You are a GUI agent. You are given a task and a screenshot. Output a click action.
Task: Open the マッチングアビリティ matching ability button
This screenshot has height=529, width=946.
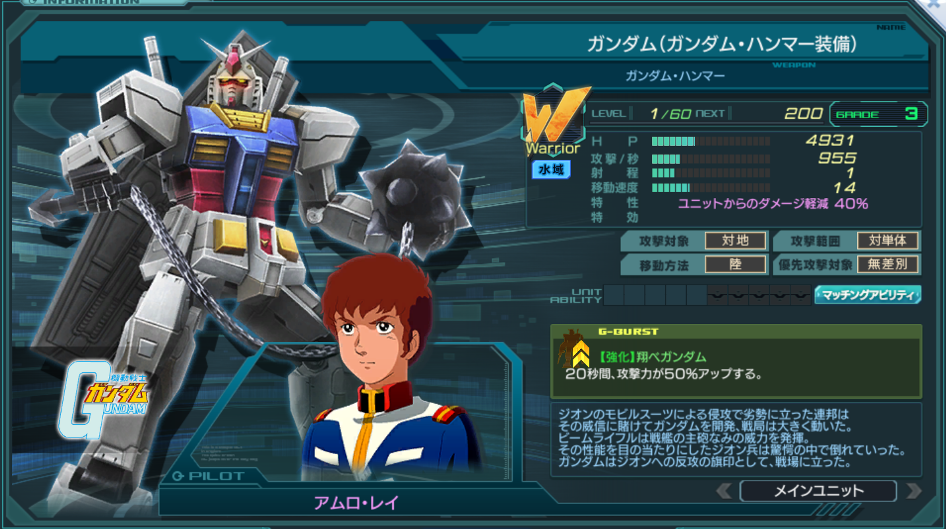(868, 294)
